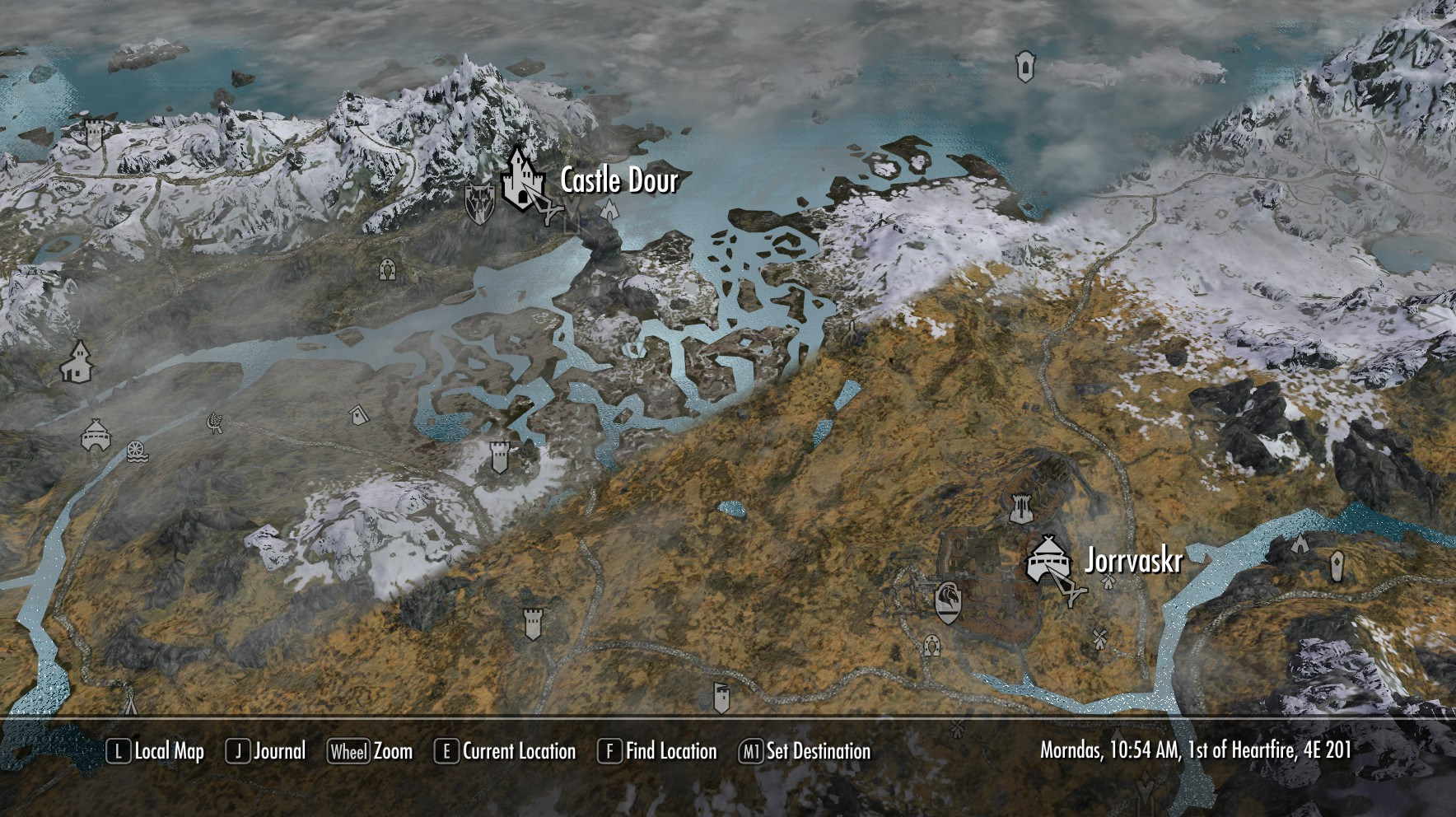Click the standing stone marker east of Jorrvaskr

[1337, 565]
